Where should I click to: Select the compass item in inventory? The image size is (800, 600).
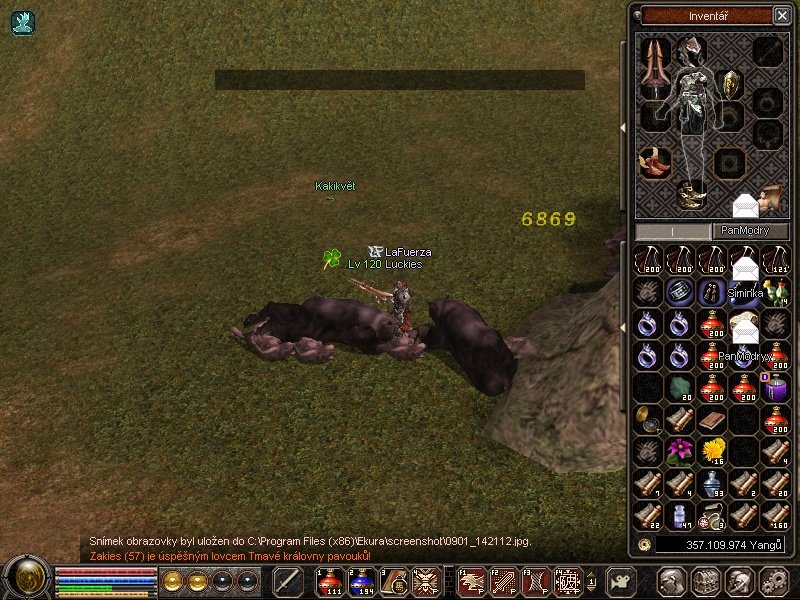(647, 418)
